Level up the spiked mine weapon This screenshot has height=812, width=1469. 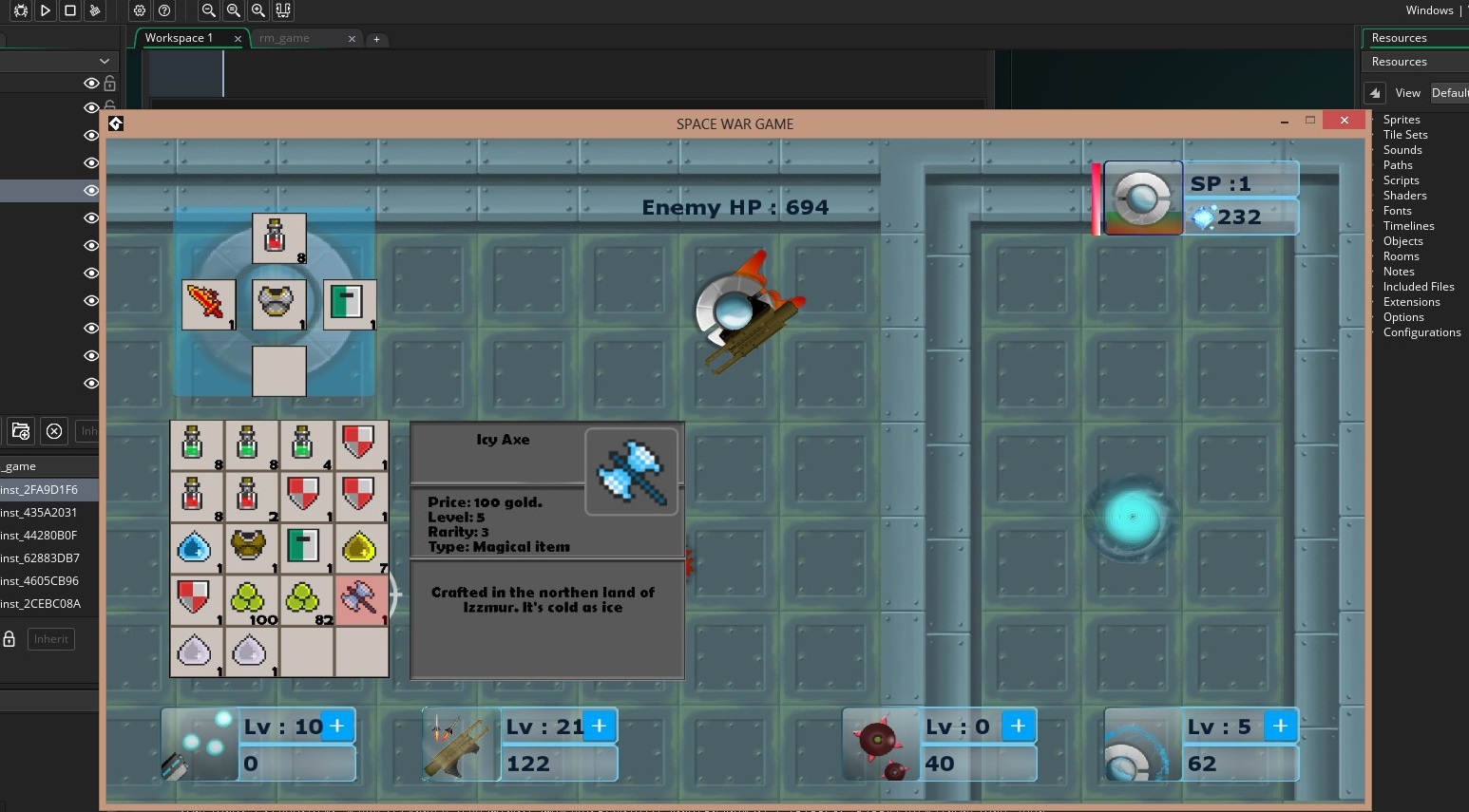pyautogui.click(x=1018, y=727)
